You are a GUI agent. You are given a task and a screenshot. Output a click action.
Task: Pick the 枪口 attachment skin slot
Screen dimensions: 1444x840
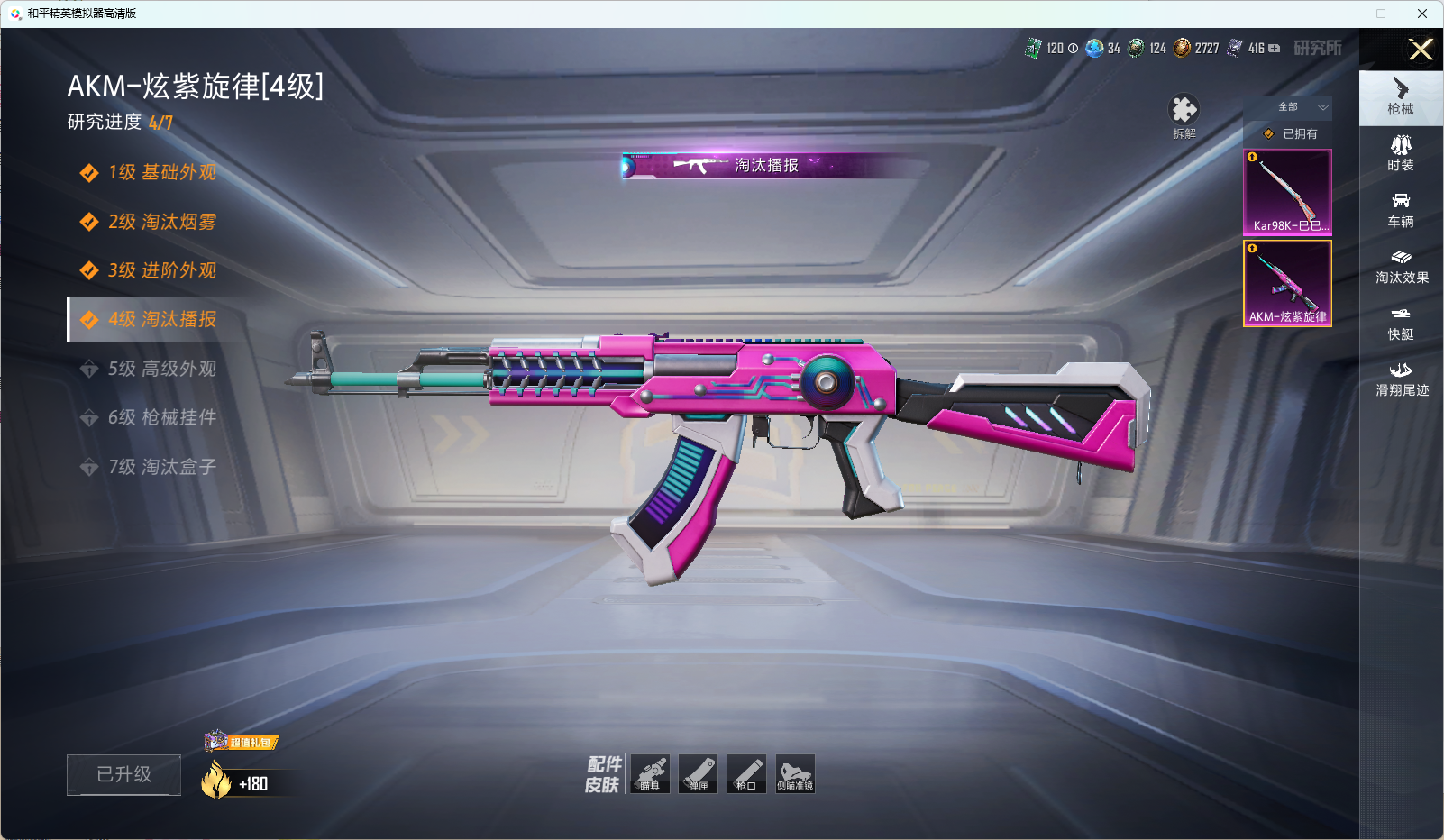coord(746,774)
